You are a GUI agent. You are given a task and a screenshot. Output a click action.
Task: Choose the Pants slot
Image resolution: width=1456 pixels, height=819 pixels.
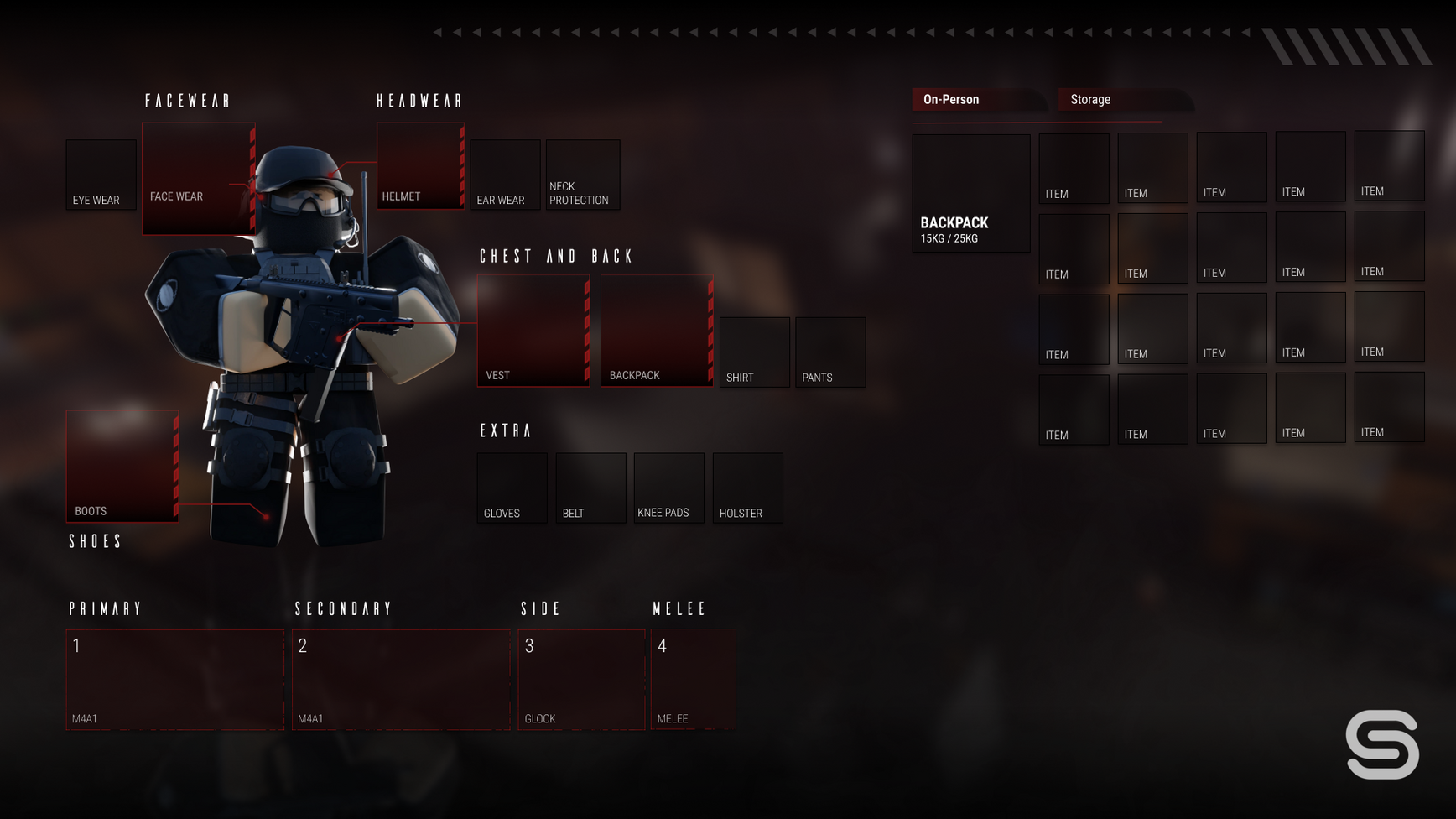(x=830, y=352)
